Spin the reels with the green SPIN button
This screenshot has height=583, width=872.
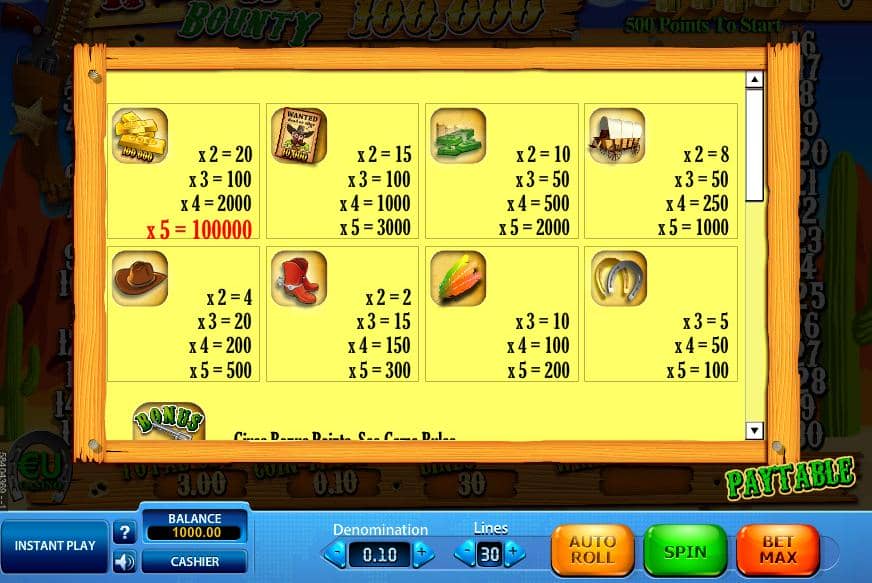tap(685, 551)
